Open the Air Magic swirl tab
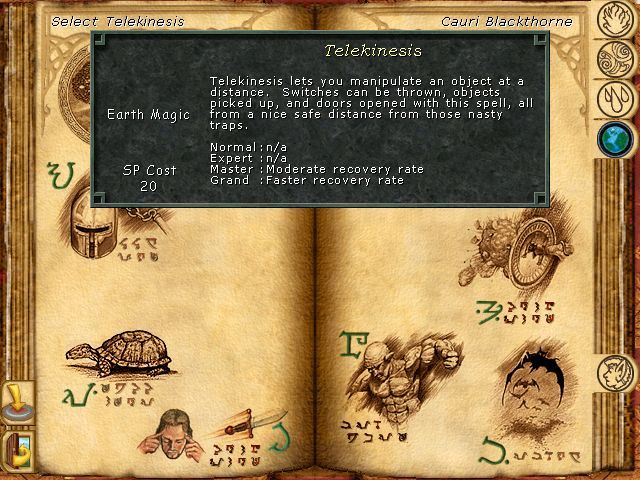The width and height of the screenshot is (640, 480). coord(613,58)
